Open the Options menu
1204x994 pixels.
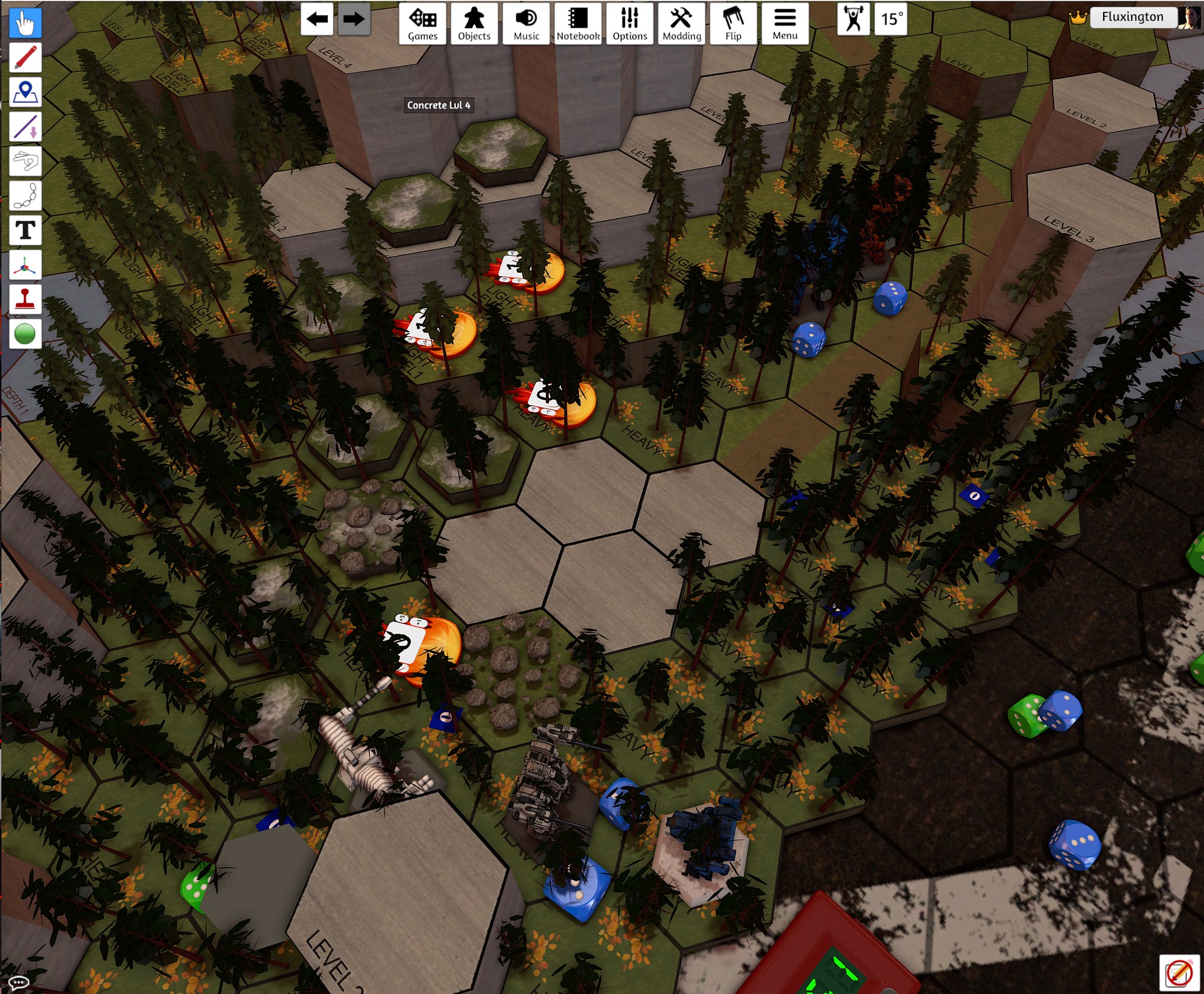630,24
